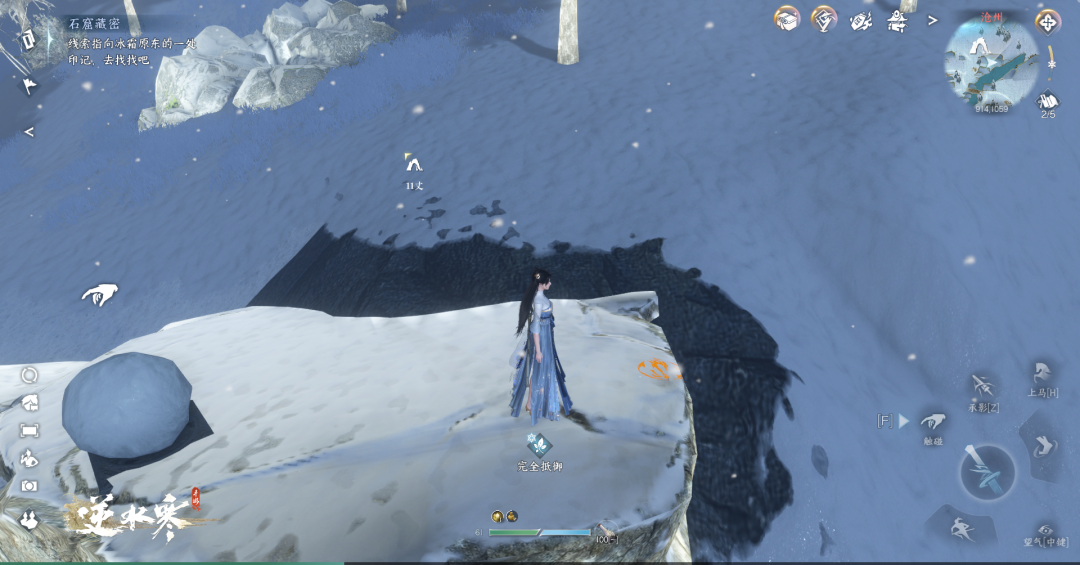Use the swirling boot dodge skill

(x=1042, y=445)
